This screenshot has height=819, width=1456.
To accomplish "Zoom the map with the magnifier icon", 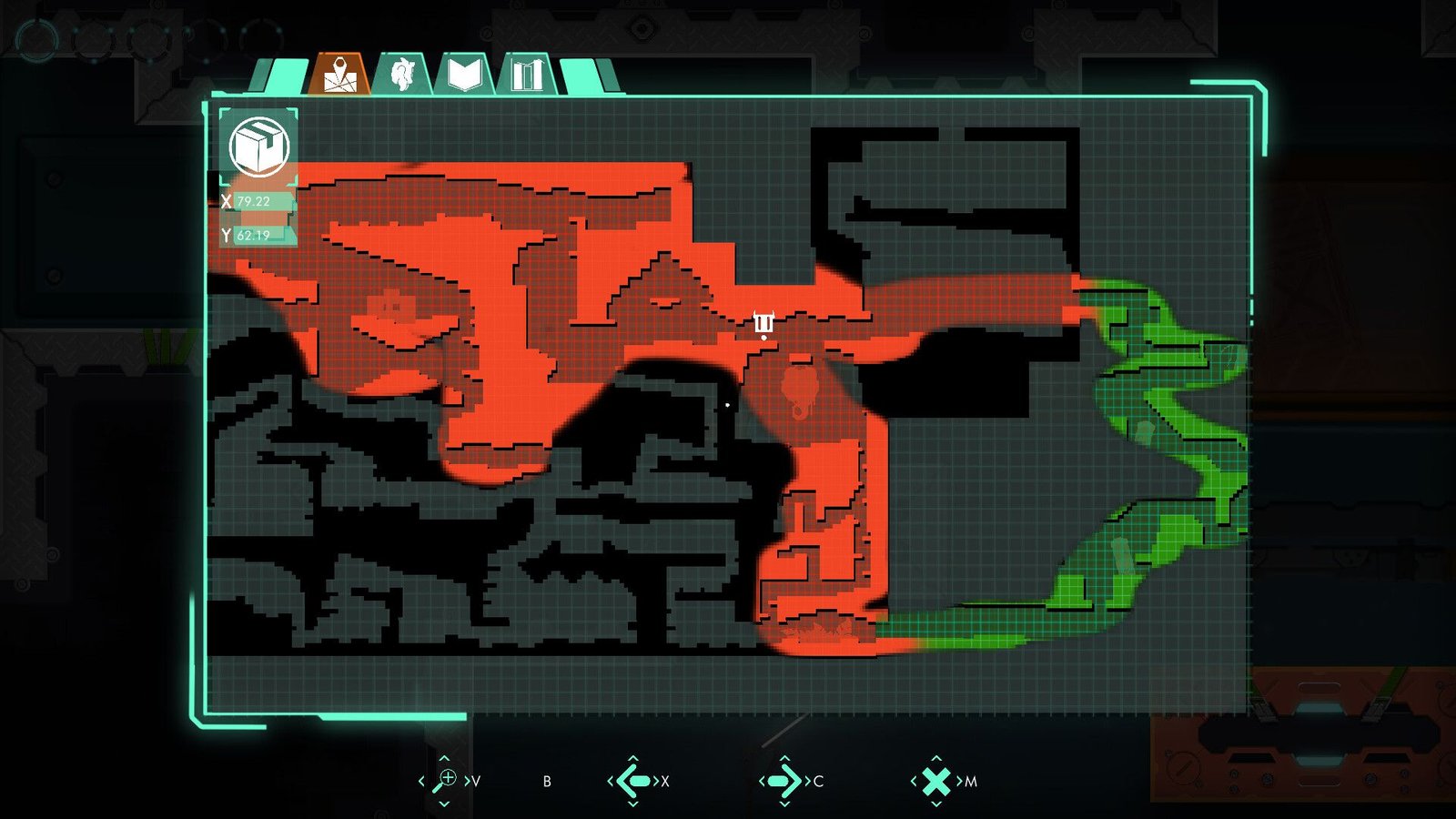I will click(445, 780).
